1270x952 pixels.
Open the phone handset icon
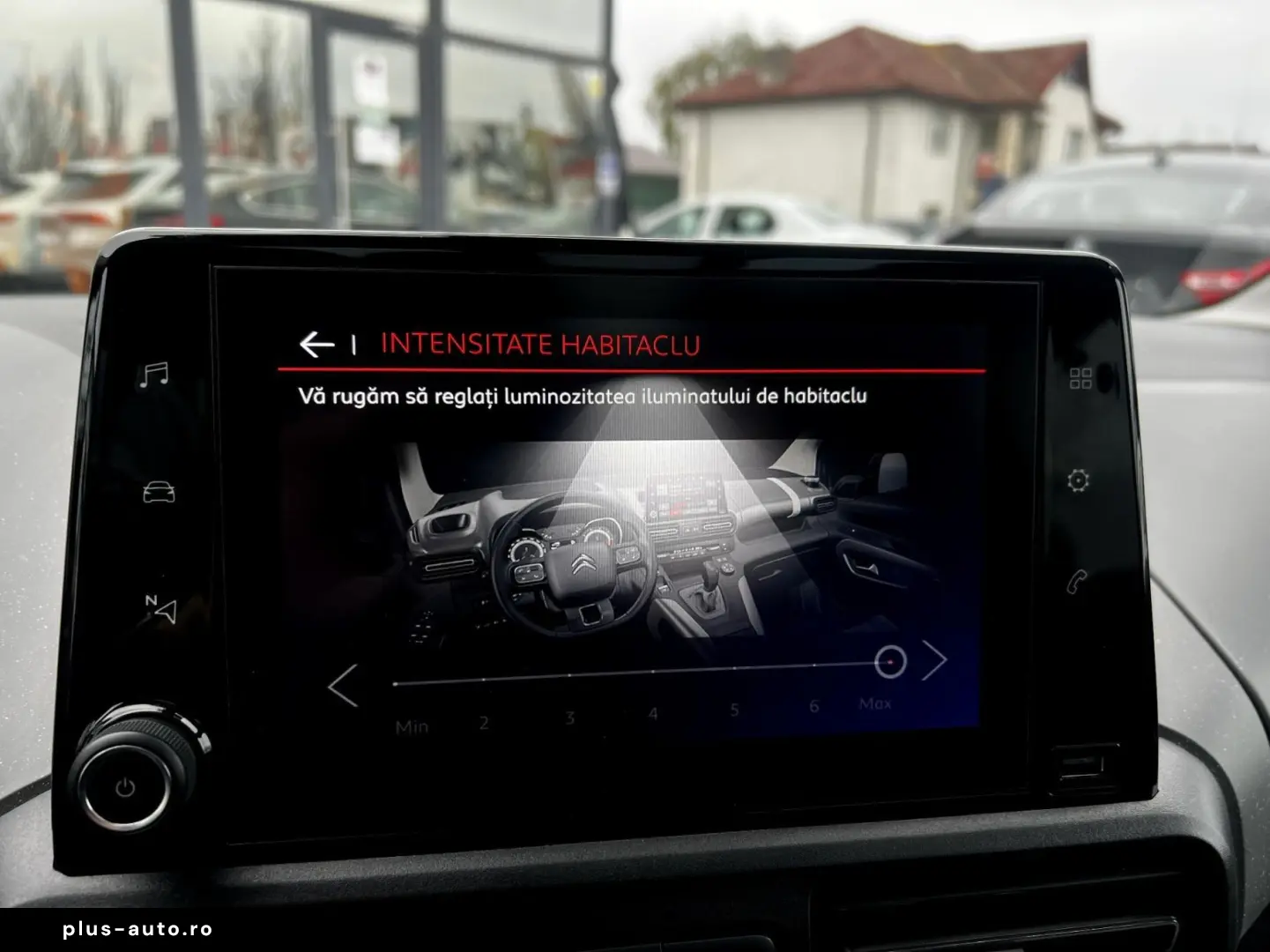(1076, 582)
